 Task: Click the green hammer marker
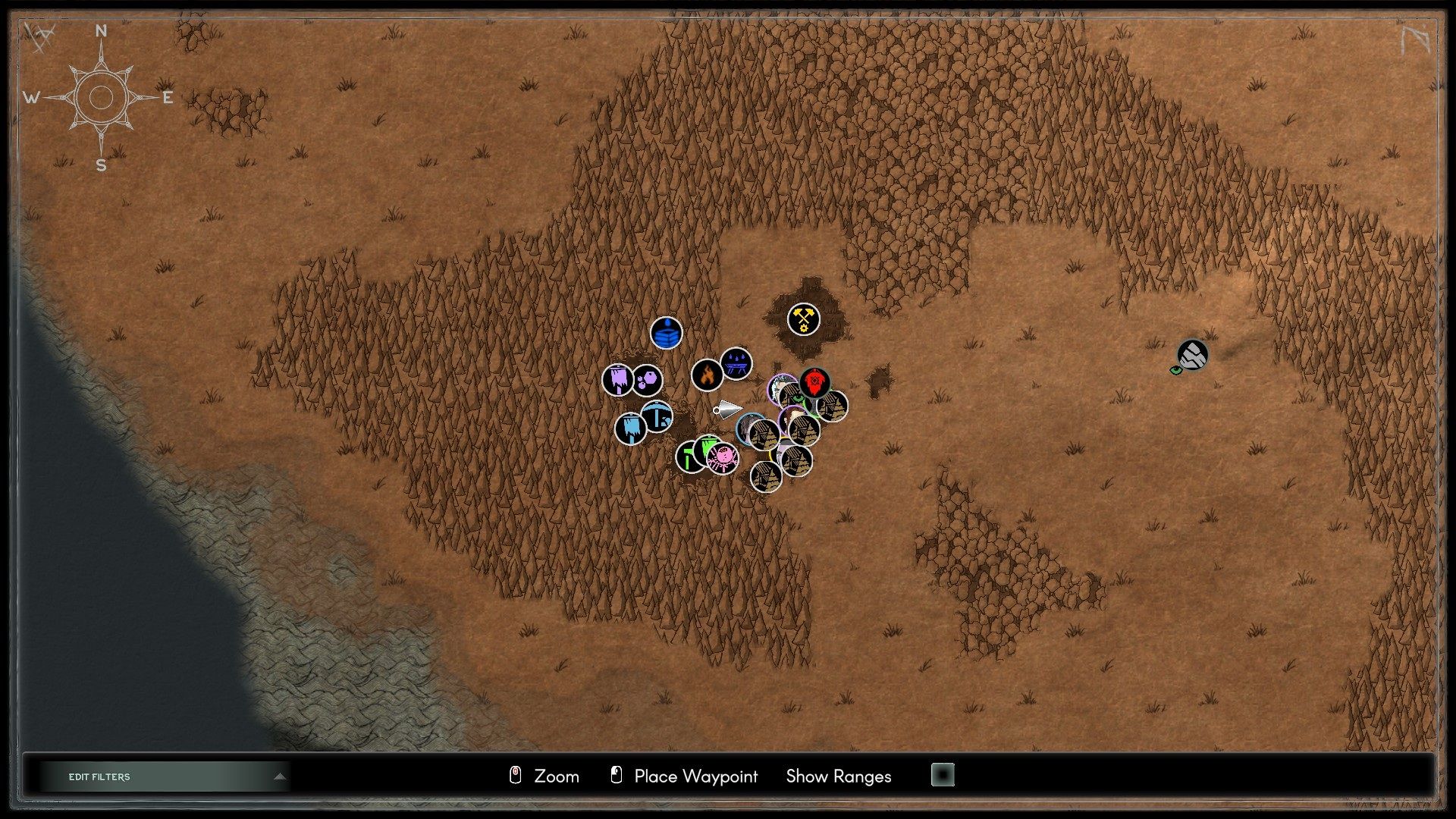pyautogui.click(x=687, y=455)
